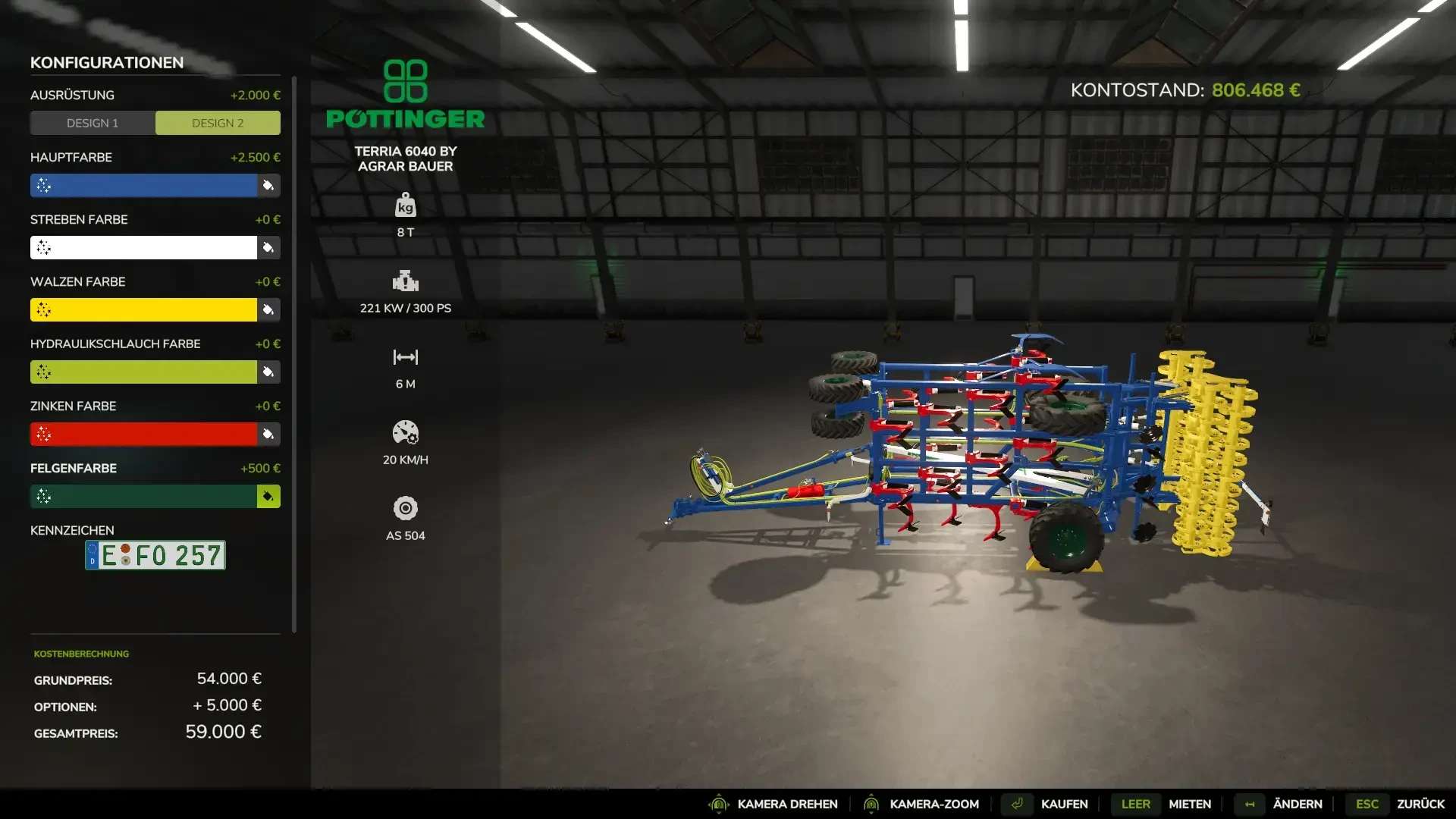
Task: Open the blue Hauptfarbe color bar
Action: tap(144, 186)
